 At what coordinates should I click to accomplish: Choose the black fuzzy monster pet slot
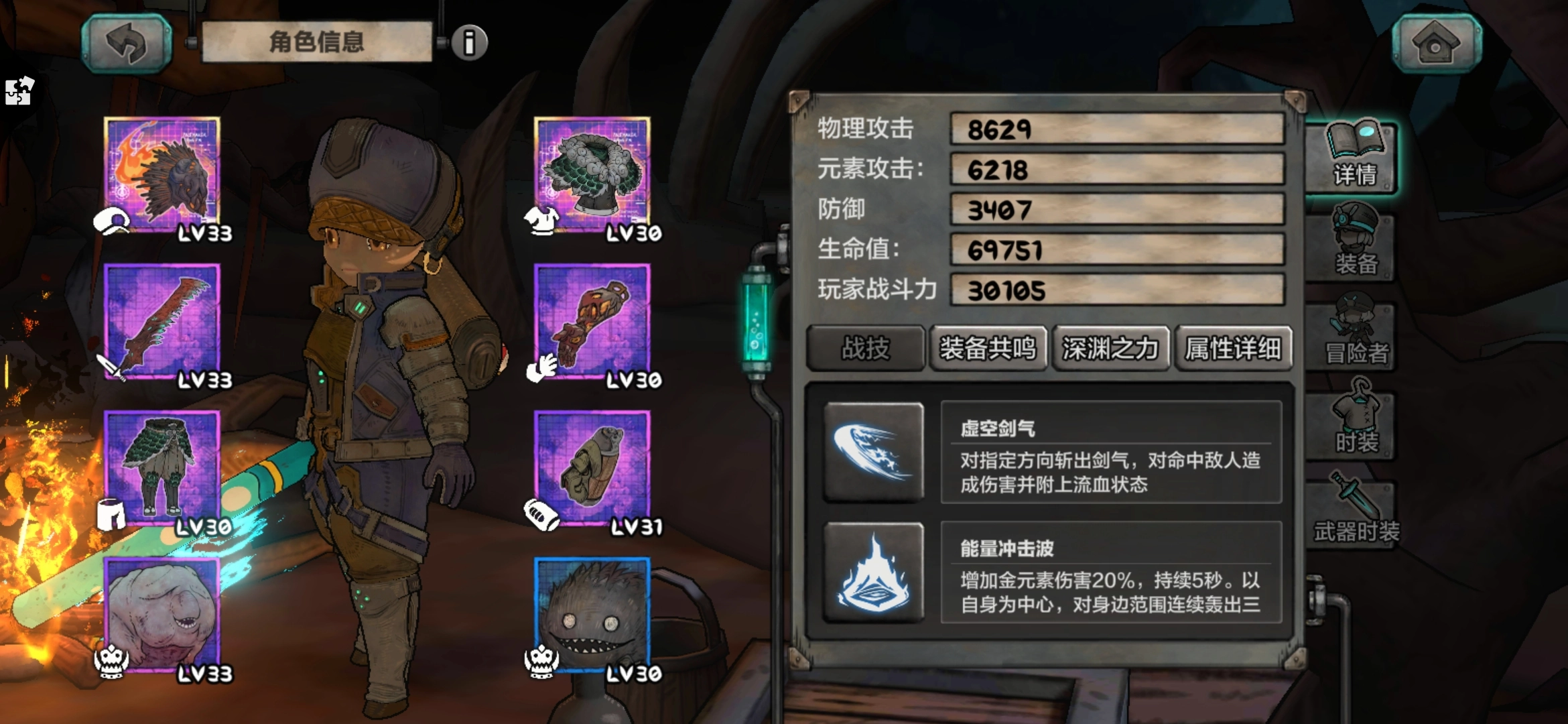click(x=592, y=613)
